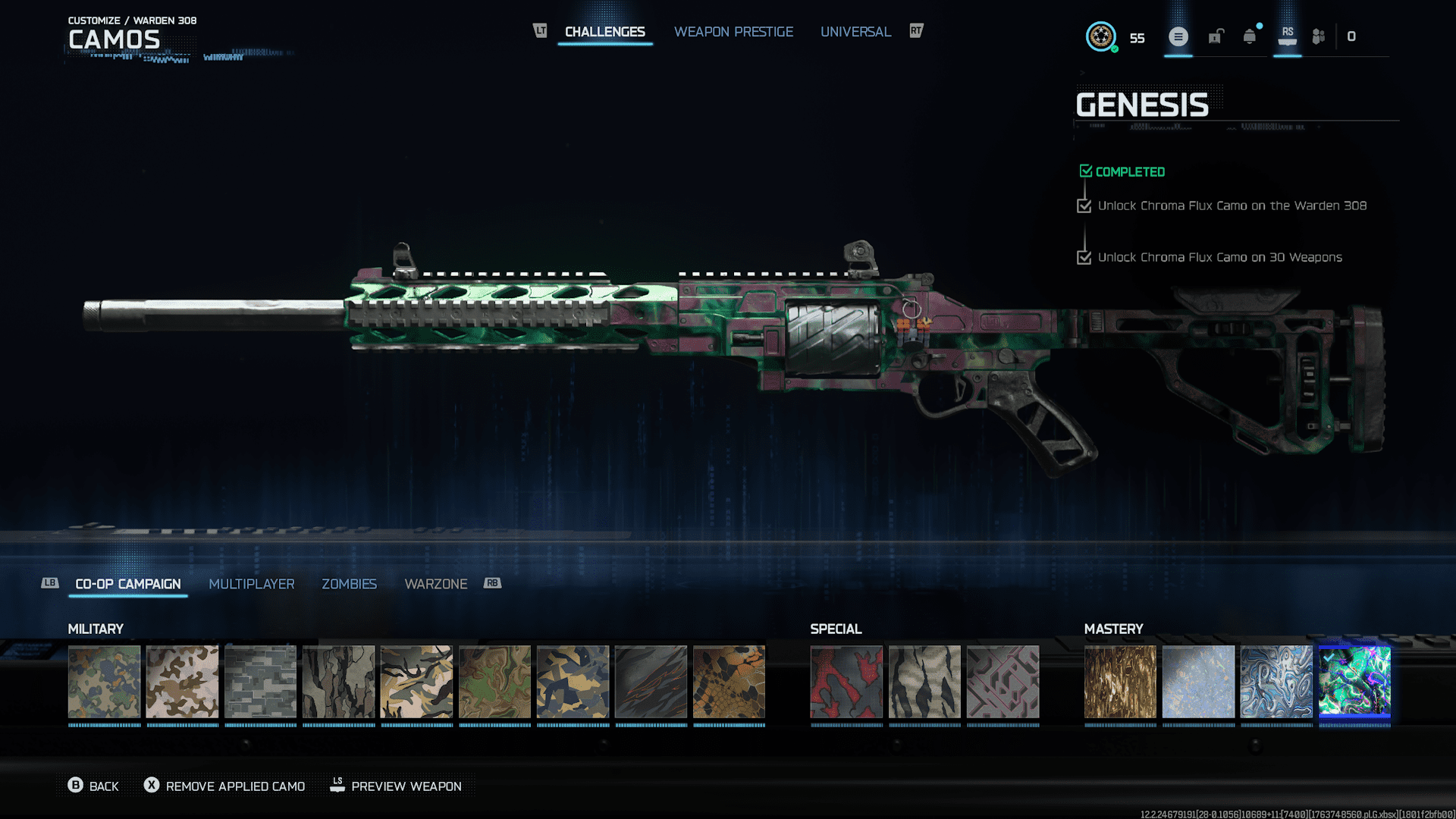Remove the applied camo
1456x819 pixels.
coord(224,786)
